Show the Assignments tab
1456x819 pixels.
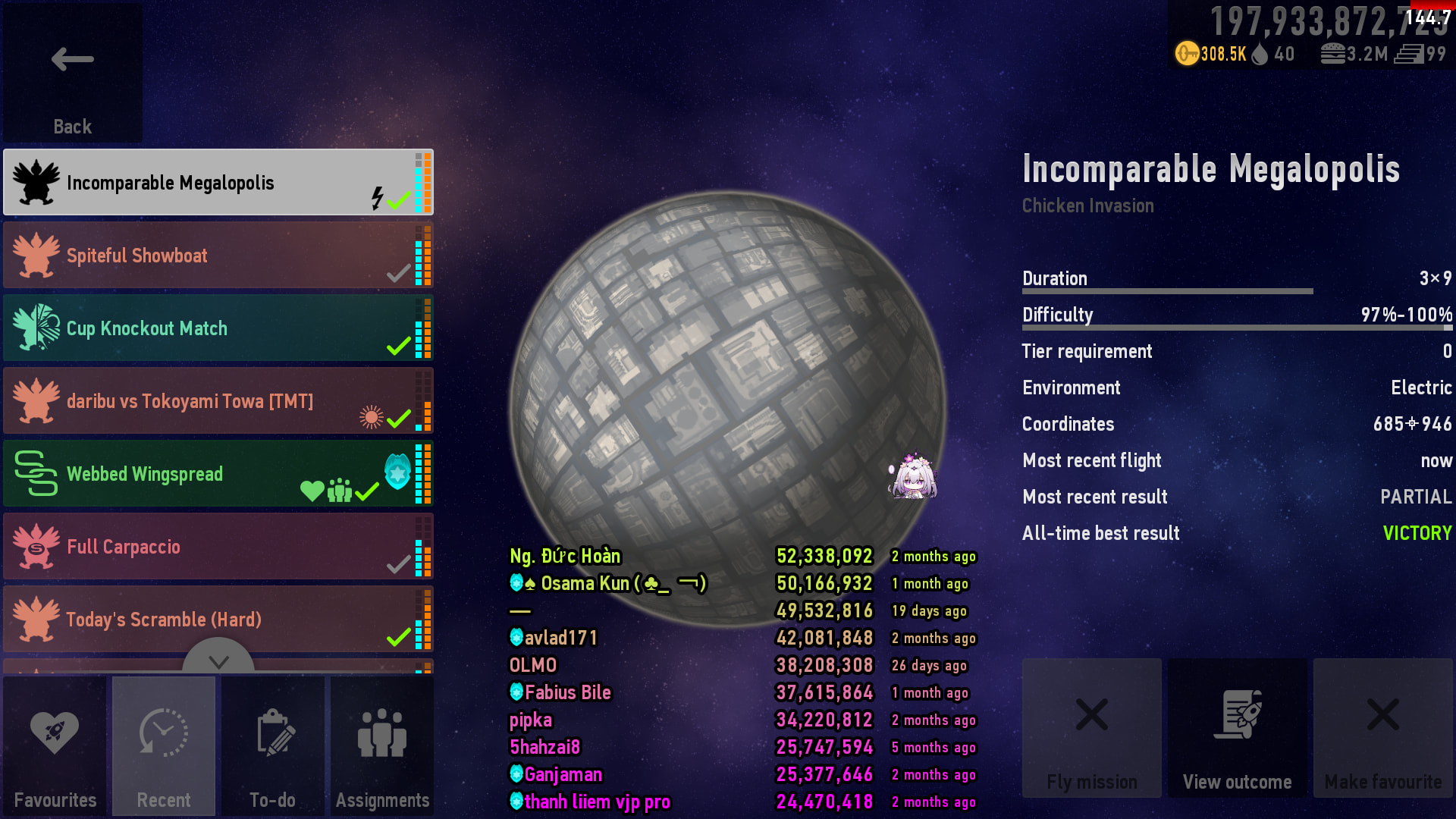tap(382, 746)
